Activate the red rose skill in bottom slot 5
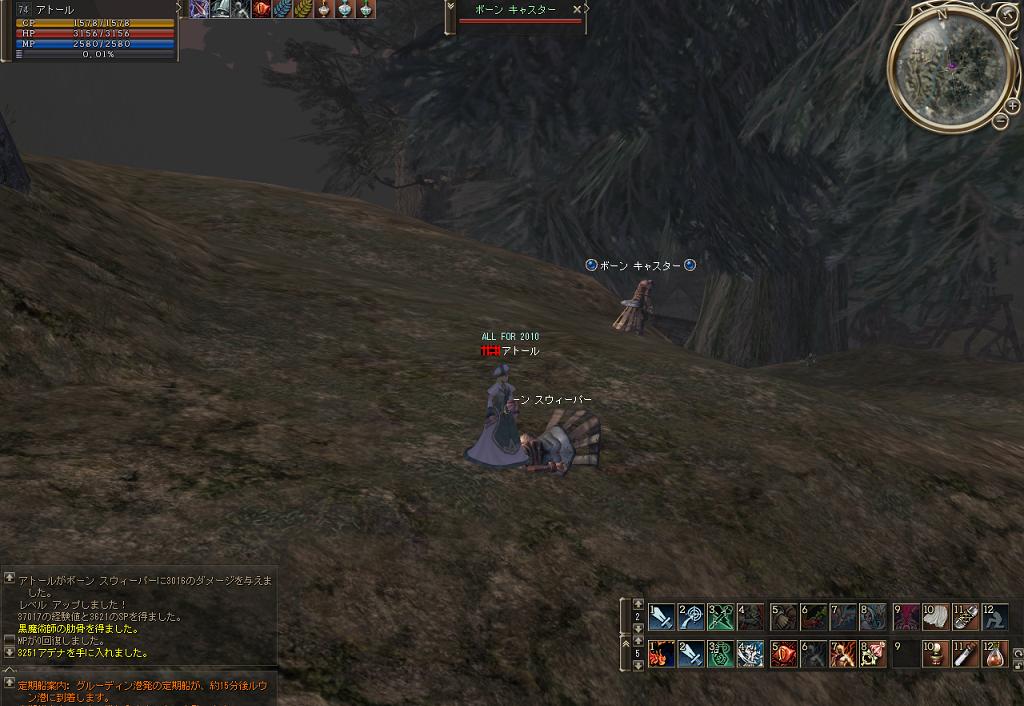1024x706 pixels. pyautogui.click(x=783, y=654)
